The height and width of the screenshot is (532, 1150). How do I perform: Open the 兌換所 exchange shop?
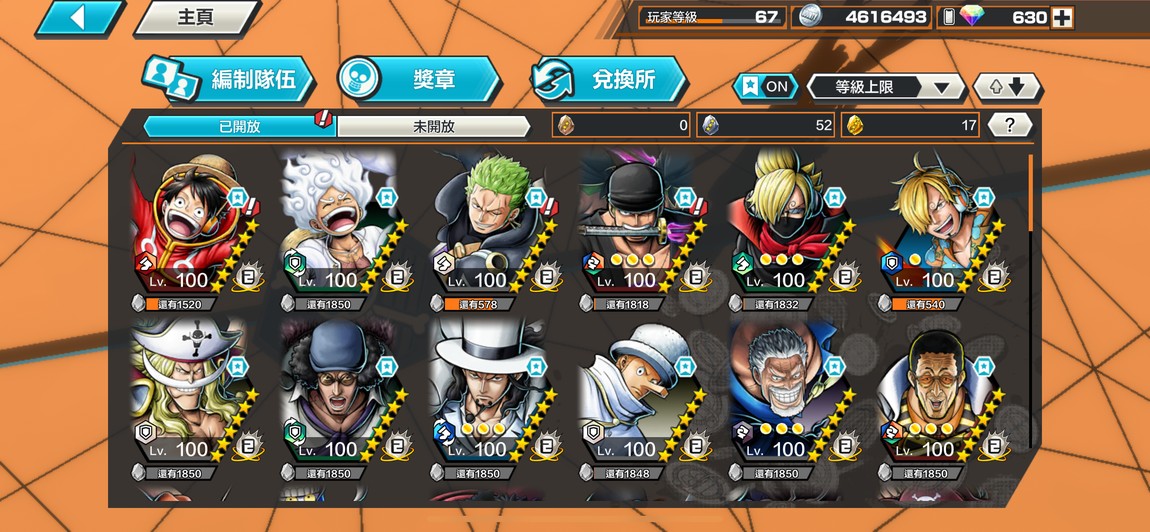pos(608,80)
